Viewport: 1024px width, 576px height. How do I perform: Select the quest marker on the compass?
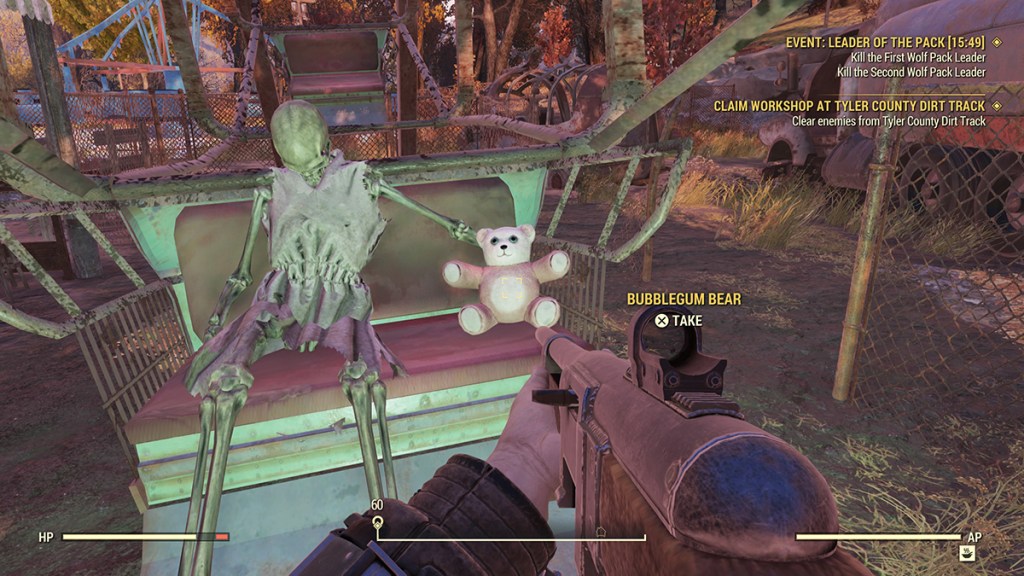(377, 522)
